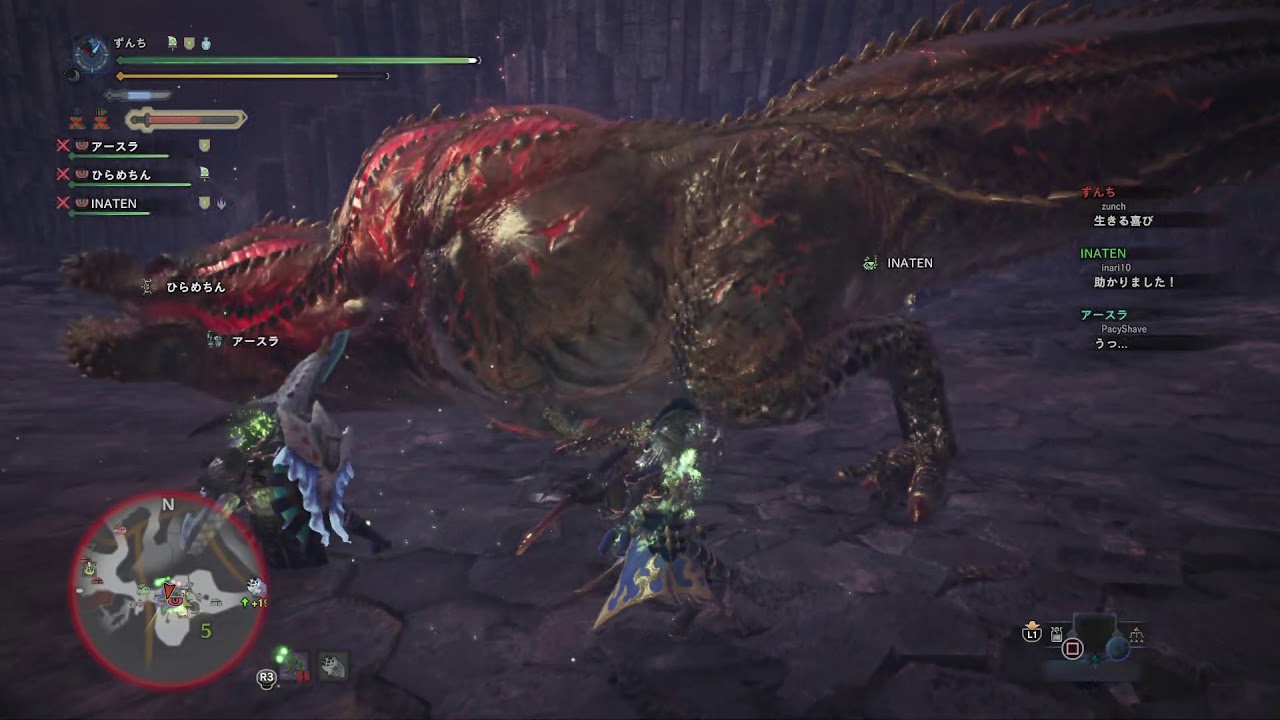This screenshot has width=1280, height=720.
Task: Click the red X beside ひらめちん
Action: pos(63,173)
